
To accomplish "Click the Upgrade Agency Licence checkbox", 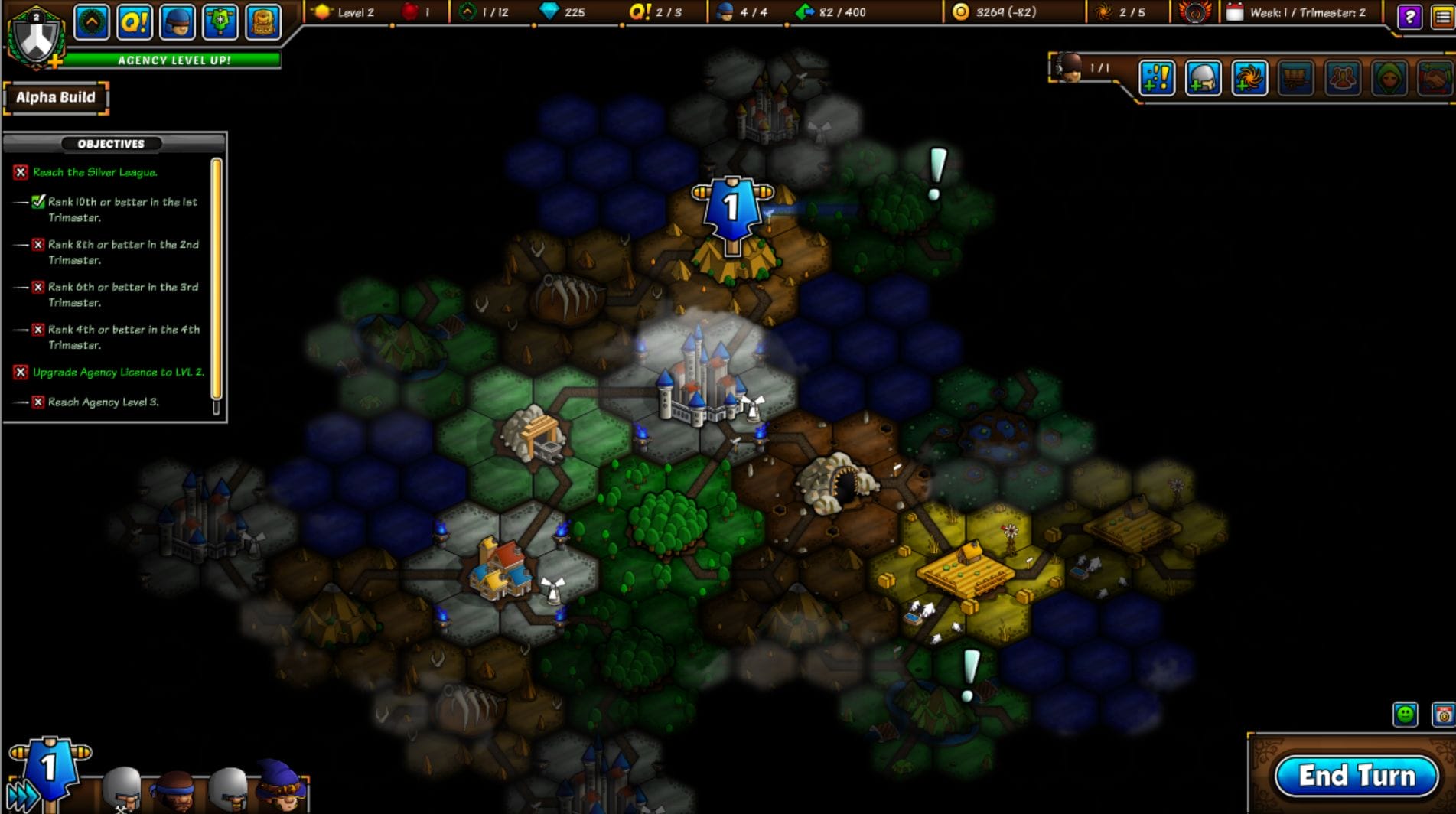I will tap(21, 373).
